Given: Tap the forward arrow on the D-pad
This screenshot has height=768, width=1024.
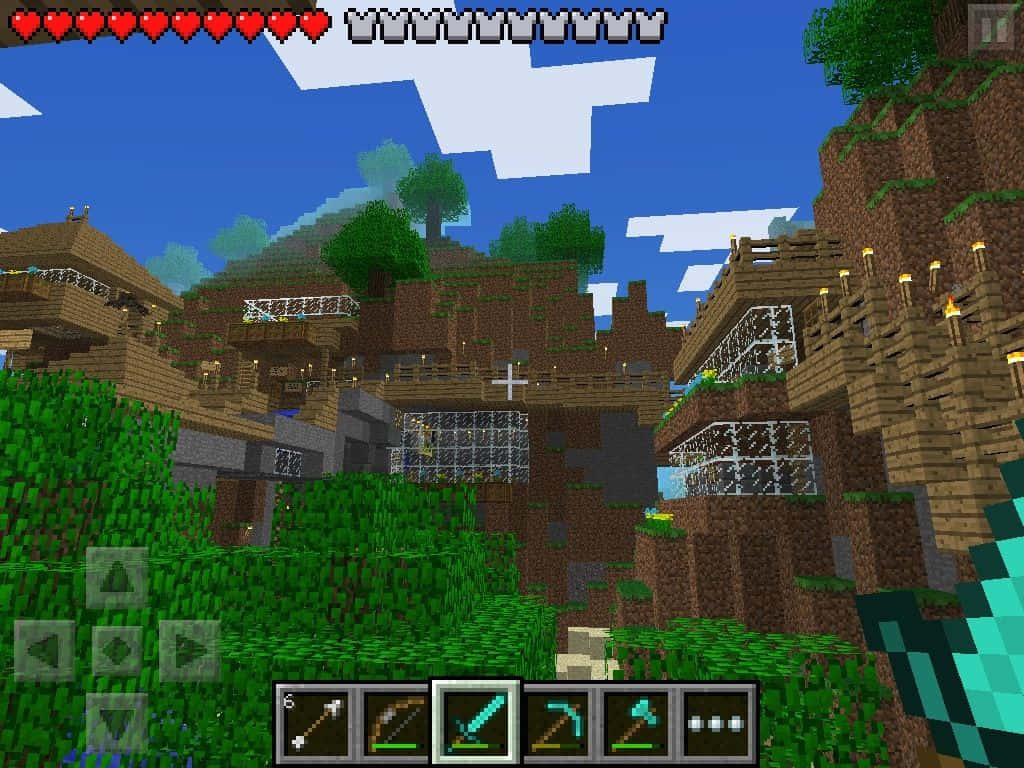Looking at the screenshot, I should click(x=117, y=578).
